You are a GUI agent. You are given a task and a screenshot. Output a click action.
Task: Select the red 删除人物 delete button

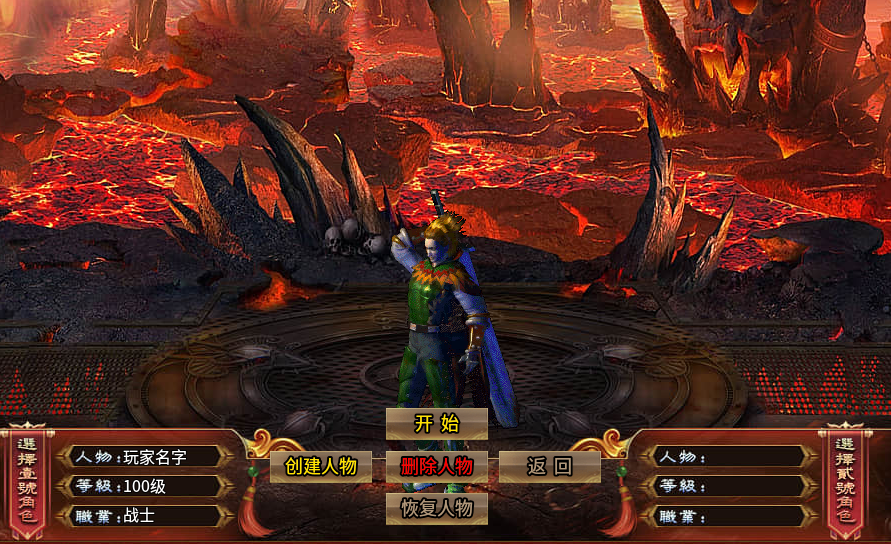[x=437, y=466]
